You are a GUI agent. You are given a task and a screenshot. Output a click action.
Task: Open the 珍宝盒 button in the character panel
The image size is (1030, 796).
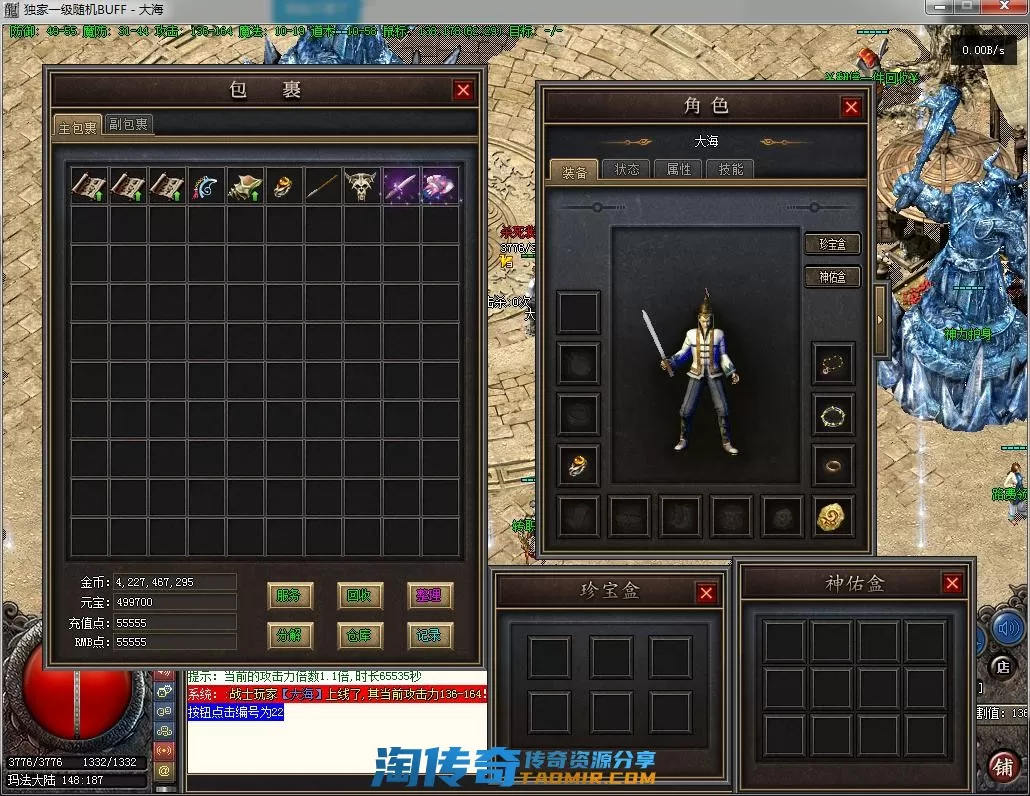[832, 244]
